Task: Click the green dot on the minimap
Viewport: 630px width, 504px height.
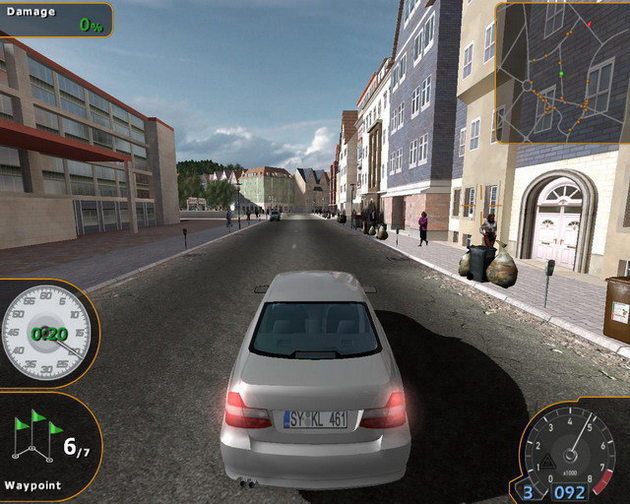Action: coord(561,73)
